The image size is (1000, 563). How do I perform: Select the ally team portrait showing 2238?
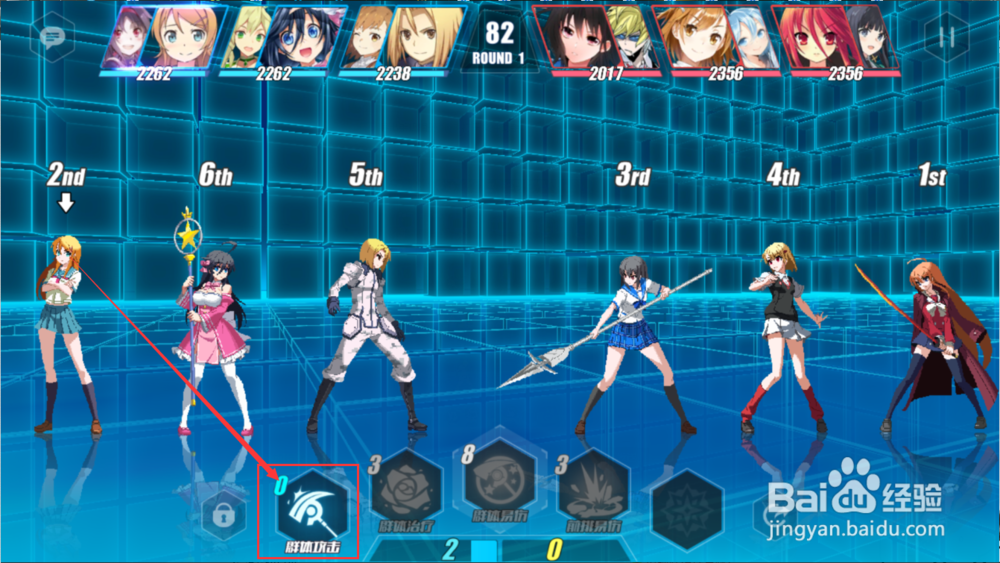click(406, 39)
